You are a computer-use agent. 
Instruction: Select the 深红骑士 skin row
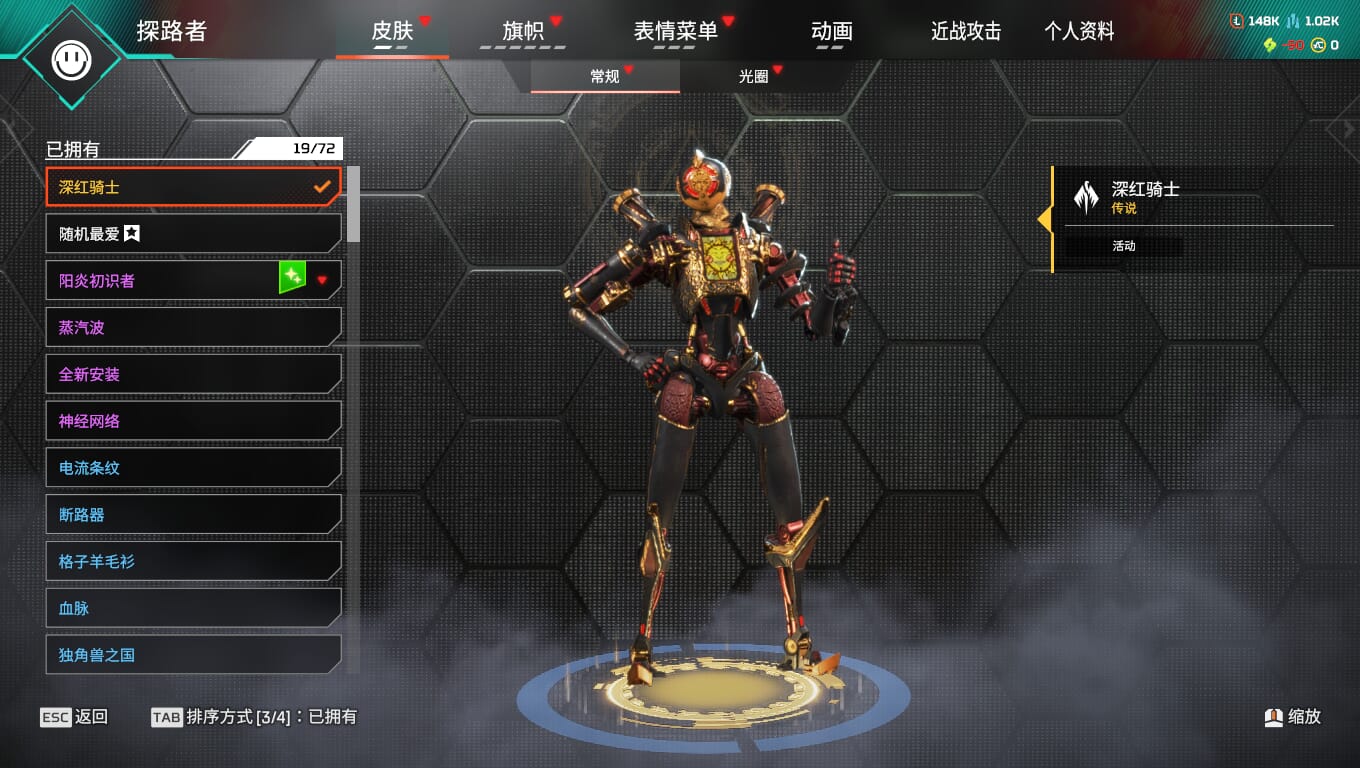193,187
